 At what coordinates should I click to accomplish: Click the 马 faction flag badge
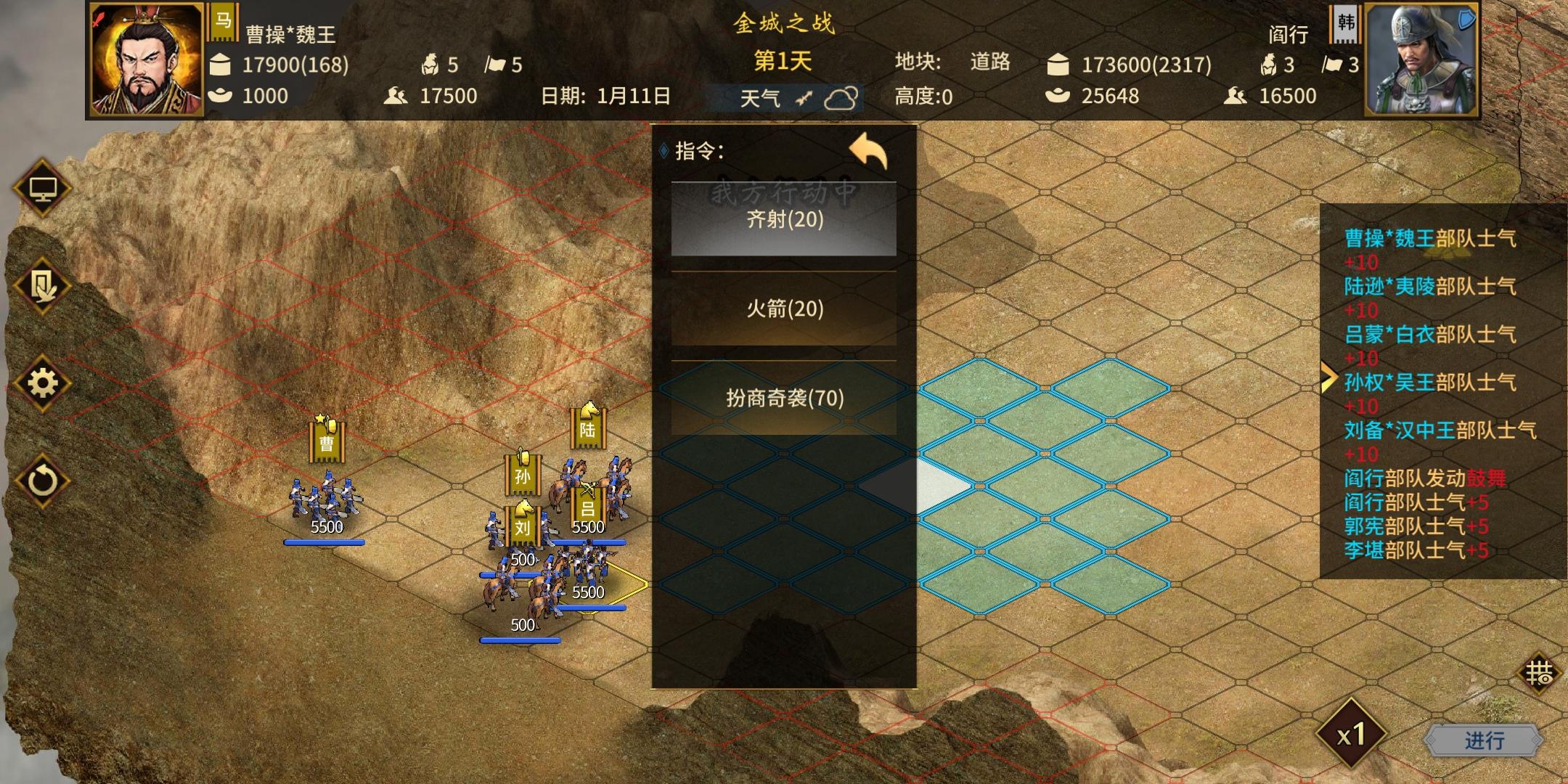coord(221,22)
